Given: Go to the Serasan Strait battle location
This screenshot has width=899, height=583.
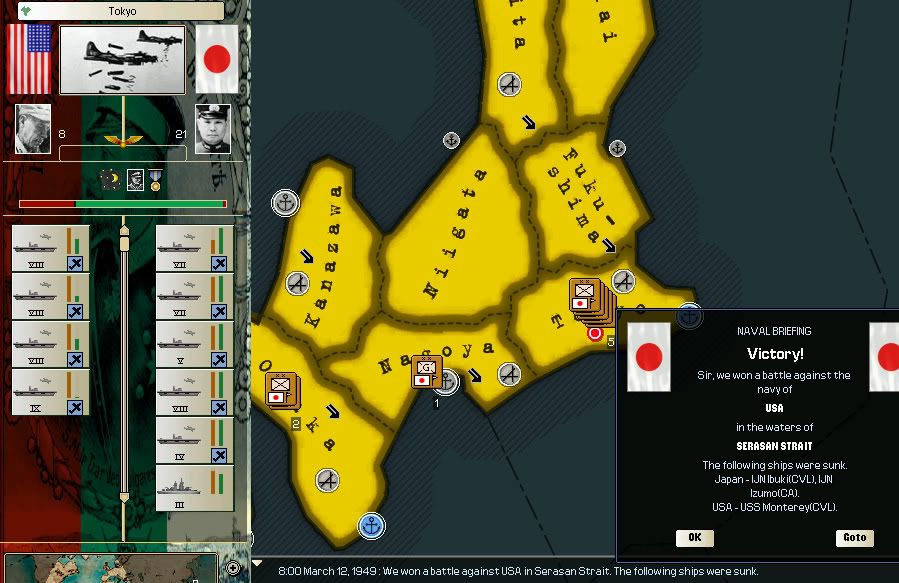Looking at the screenshot, I should tap(854, 538).
